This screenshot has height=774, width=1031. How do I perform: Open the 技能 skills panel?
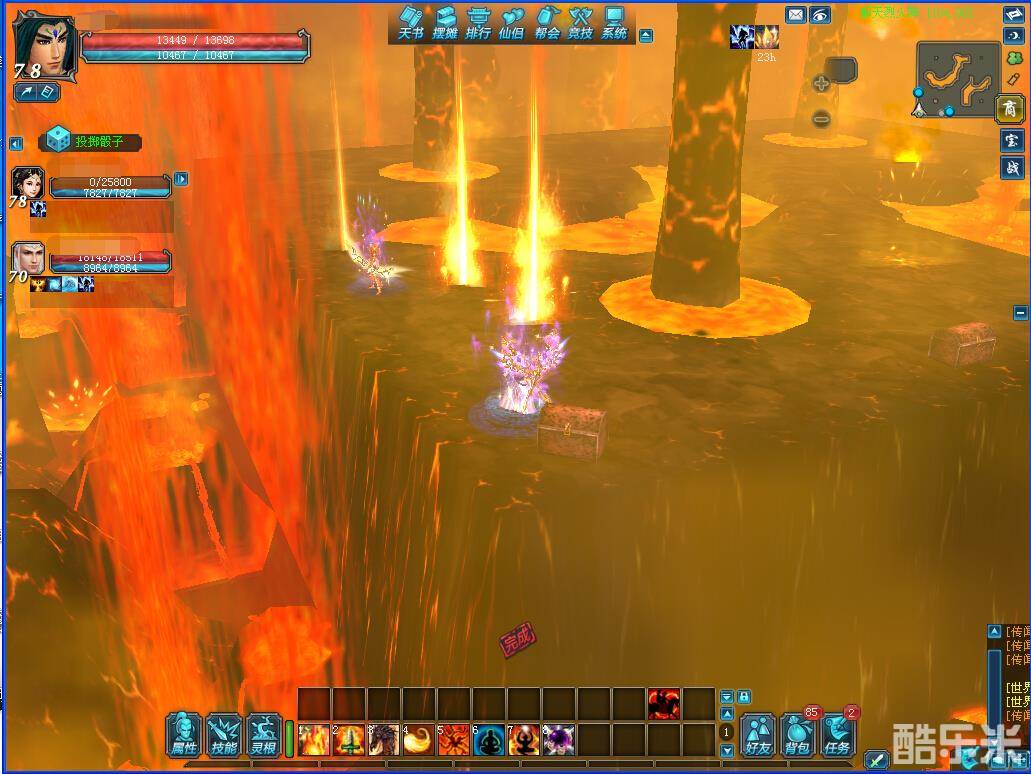point(224,735)
